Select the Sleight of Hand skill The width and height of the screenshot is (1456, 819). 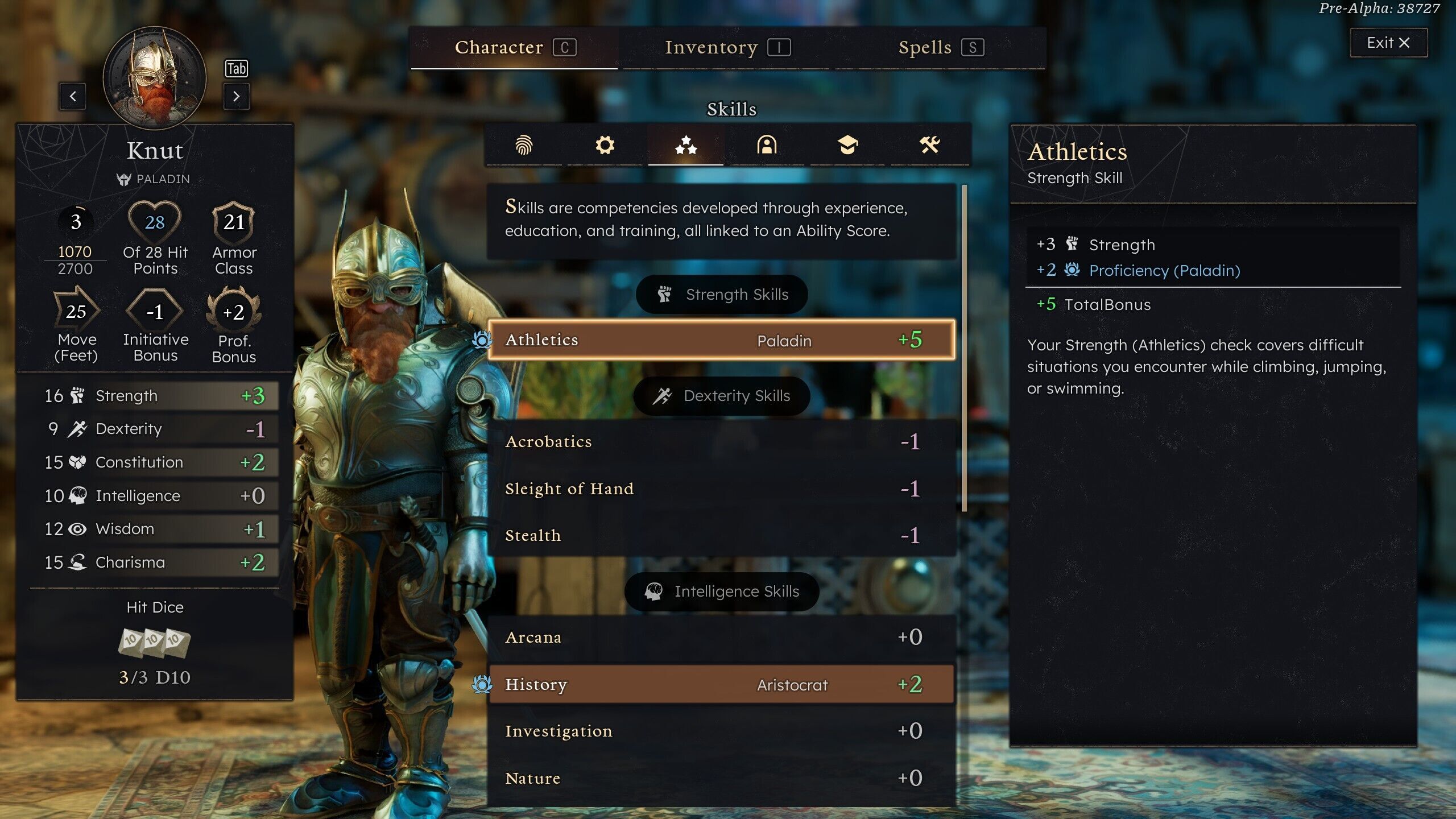(721, 489)
